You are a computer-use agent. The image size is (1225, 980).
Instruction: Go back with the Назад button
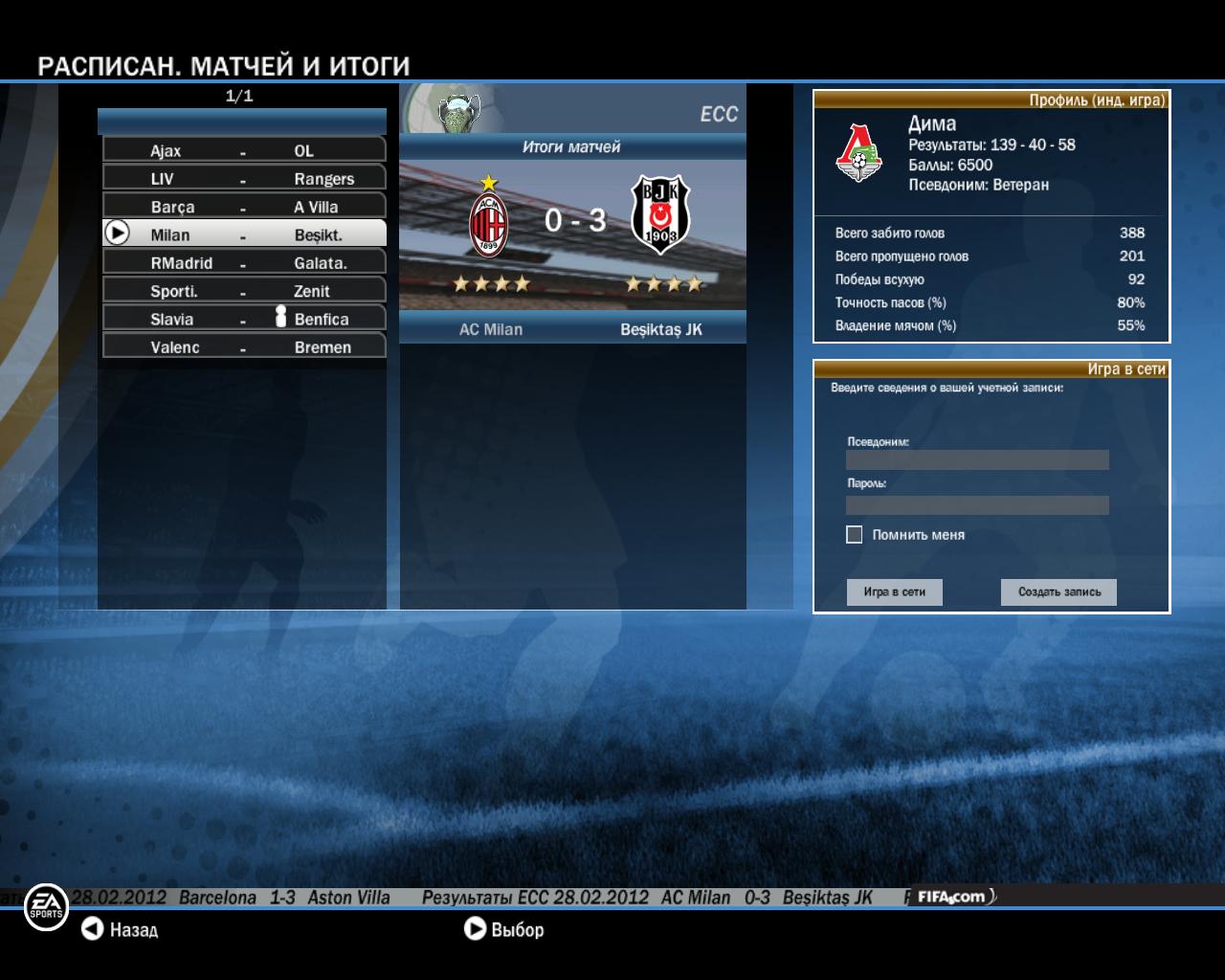coord(120,929)
